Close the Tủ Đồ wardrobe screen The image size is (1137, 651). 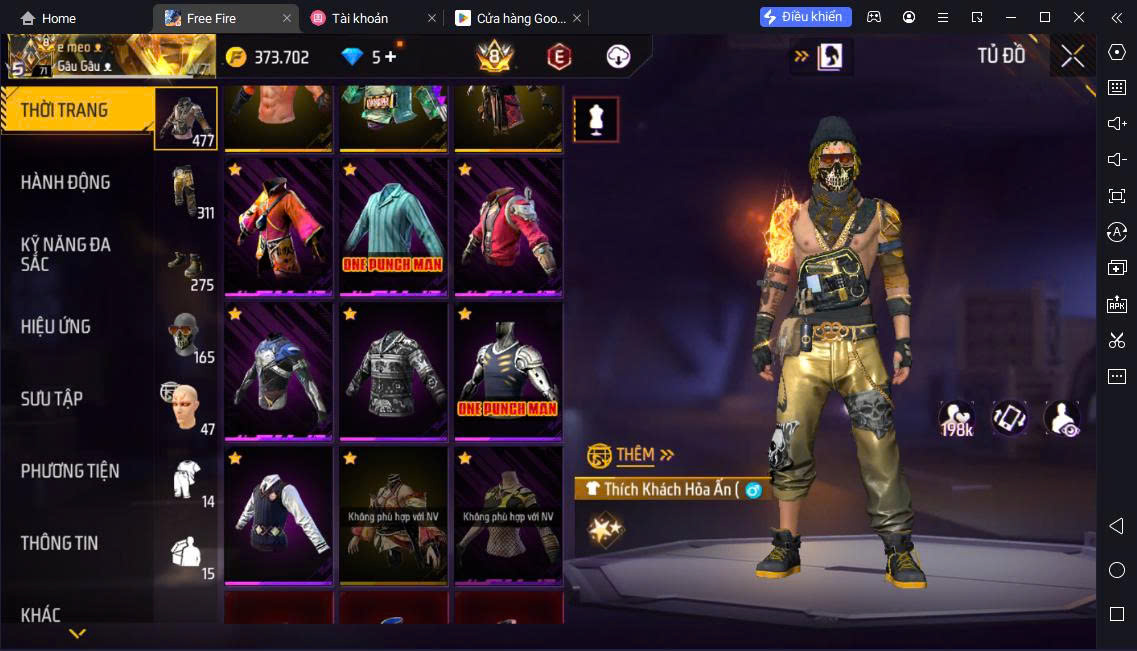1072,56
